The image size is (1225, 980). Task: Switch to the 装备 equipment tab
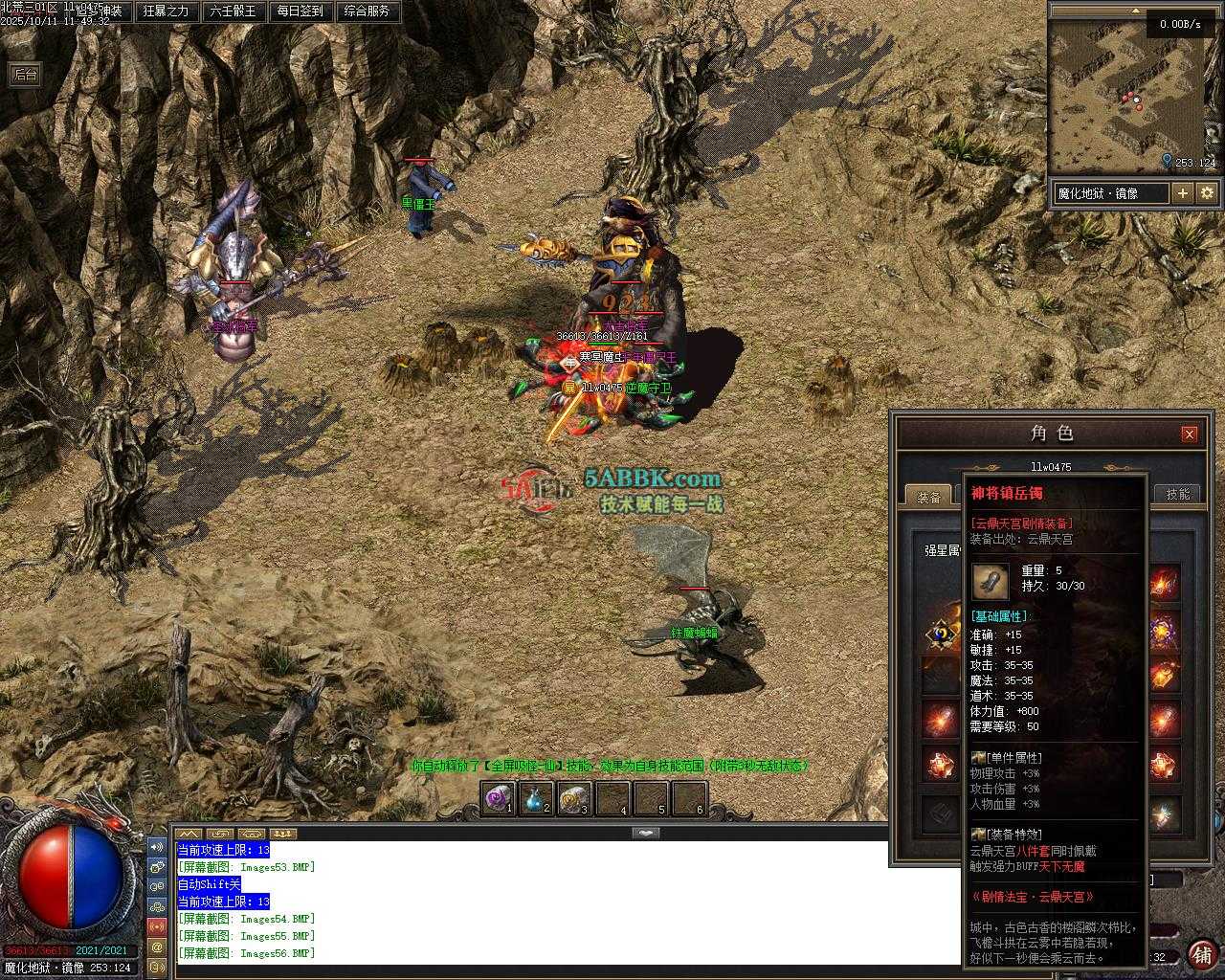tap(928, 495)
